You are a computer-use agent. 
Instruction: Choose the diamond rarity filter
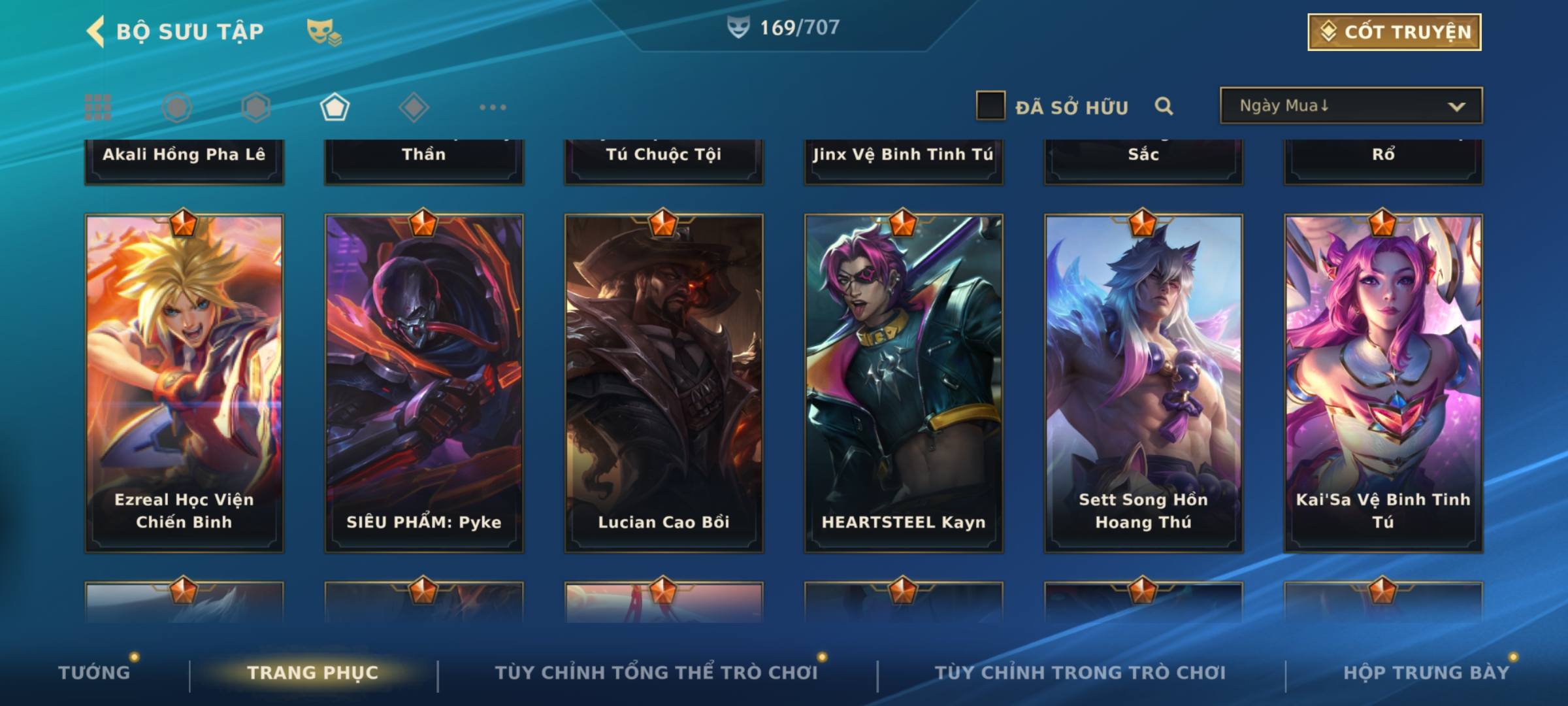point(414,107)
